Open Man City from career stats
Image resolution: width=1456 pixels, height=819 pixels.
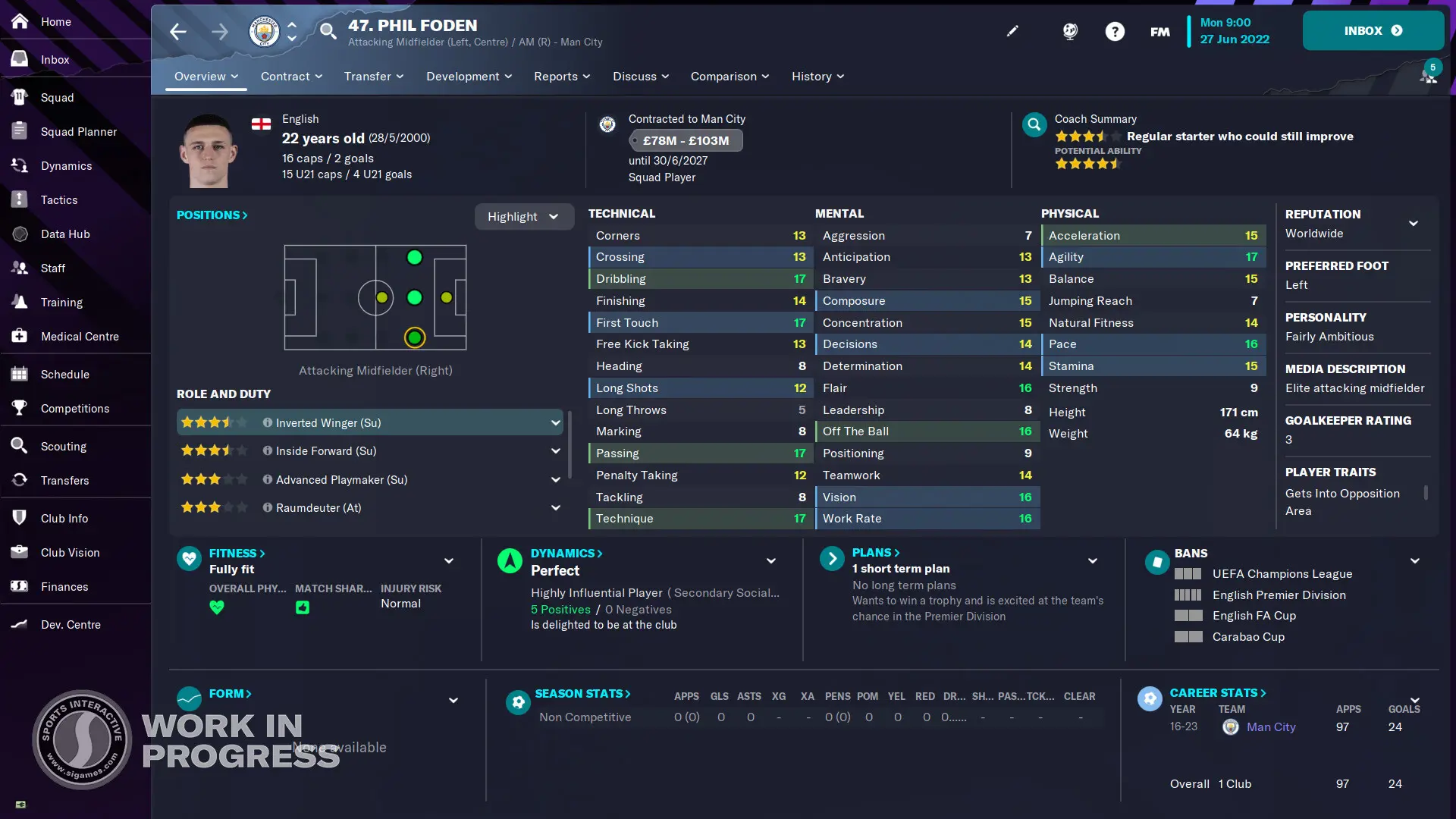(1272, 726)
